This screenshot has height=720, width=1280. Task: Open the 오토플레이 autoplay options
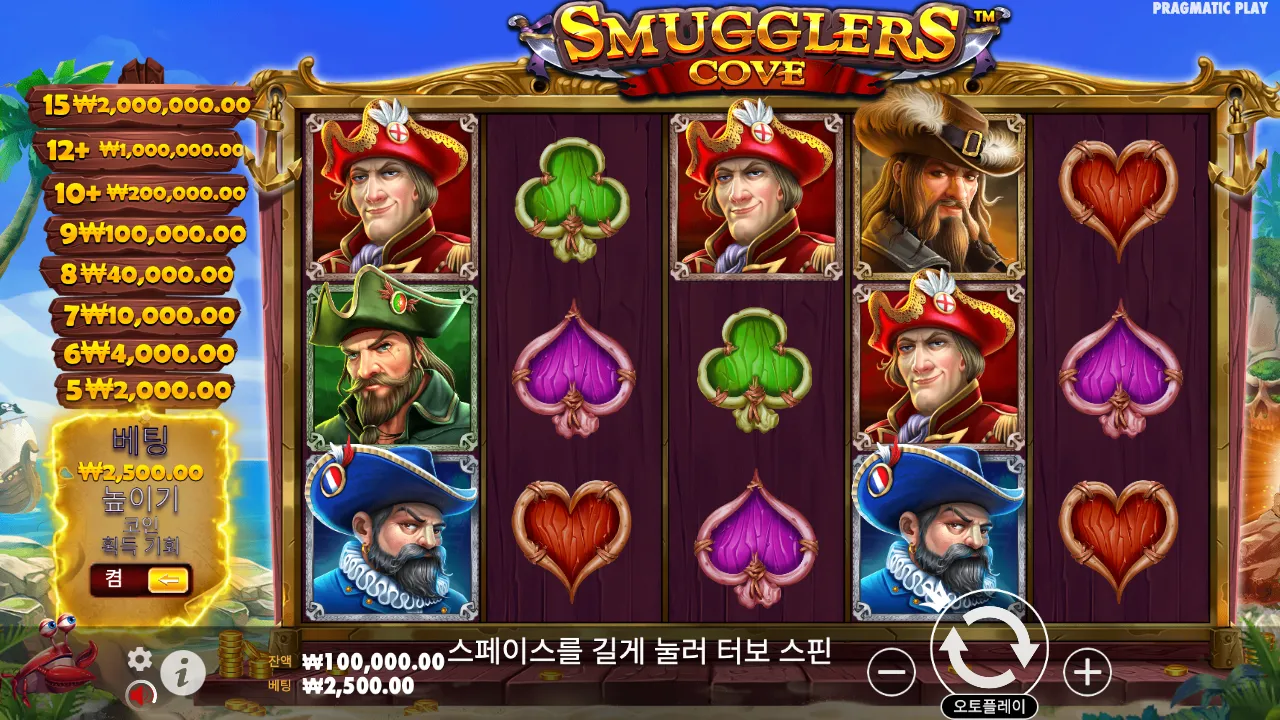tap(991, 704)
